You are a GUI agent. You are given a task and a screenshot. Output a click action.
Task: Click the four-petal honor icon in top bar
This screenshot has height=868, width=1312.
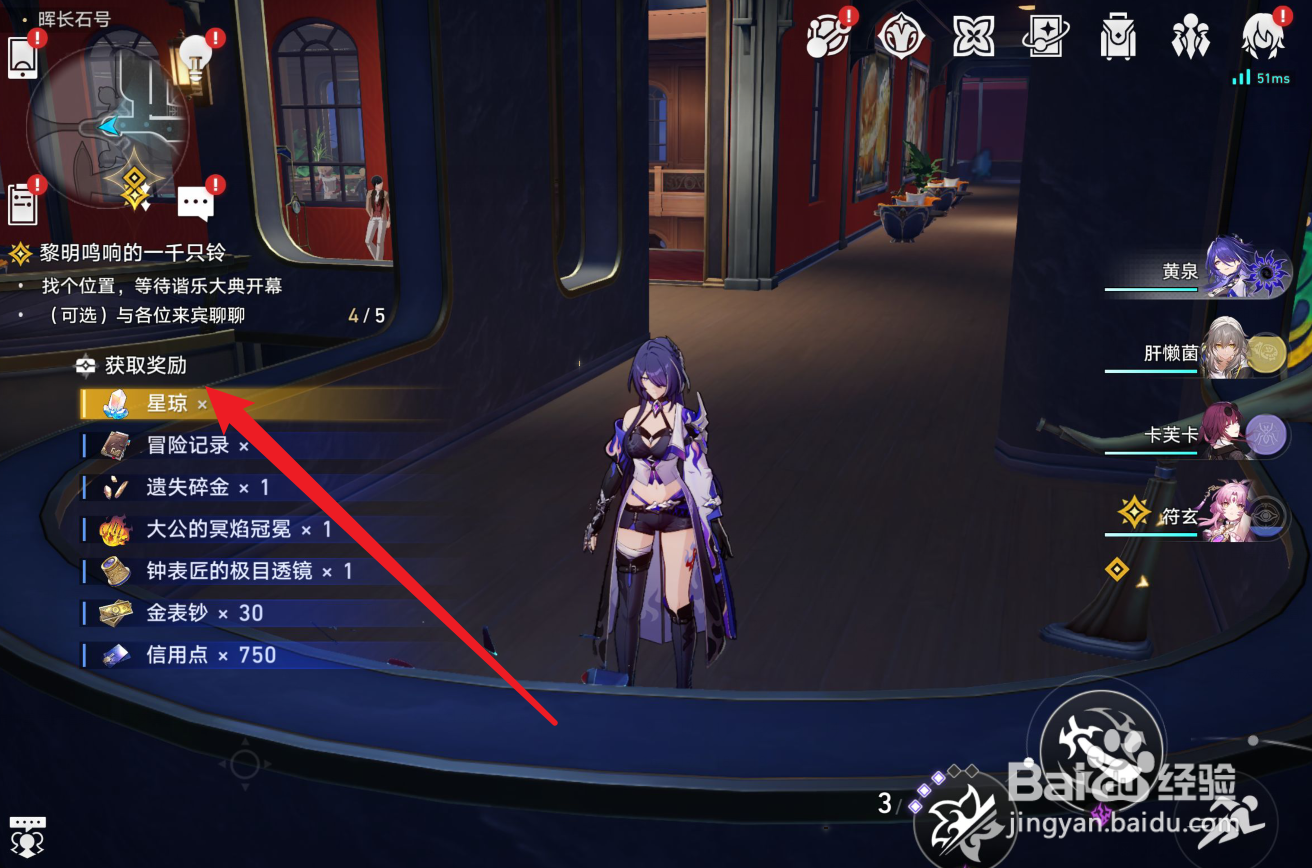pos(973,36)
